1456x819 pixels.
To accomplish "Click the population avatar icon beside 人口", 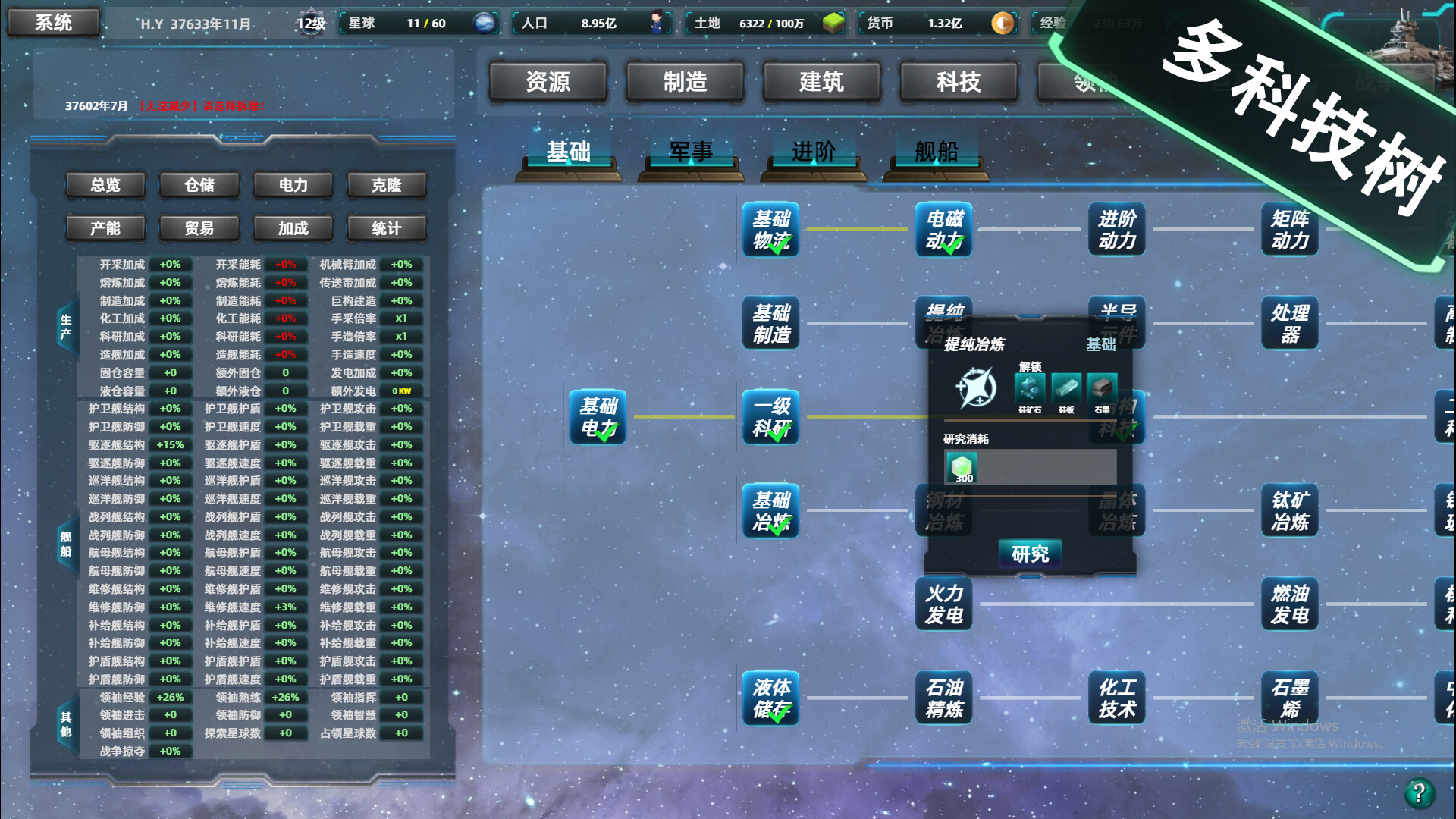I will click(x=658, y=22).
